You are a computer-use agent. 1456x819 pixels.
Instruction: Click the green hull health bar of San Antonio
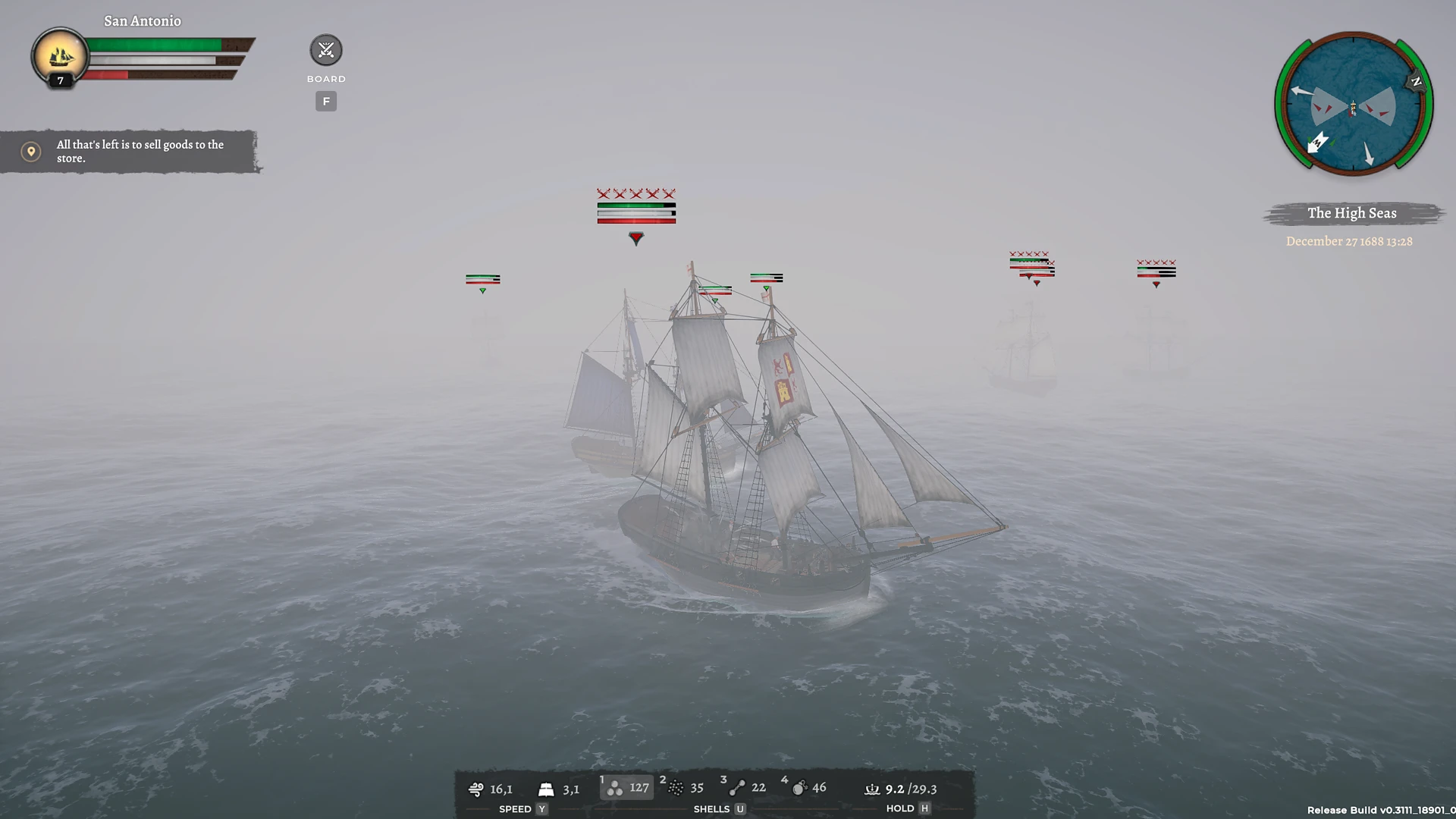152,44
